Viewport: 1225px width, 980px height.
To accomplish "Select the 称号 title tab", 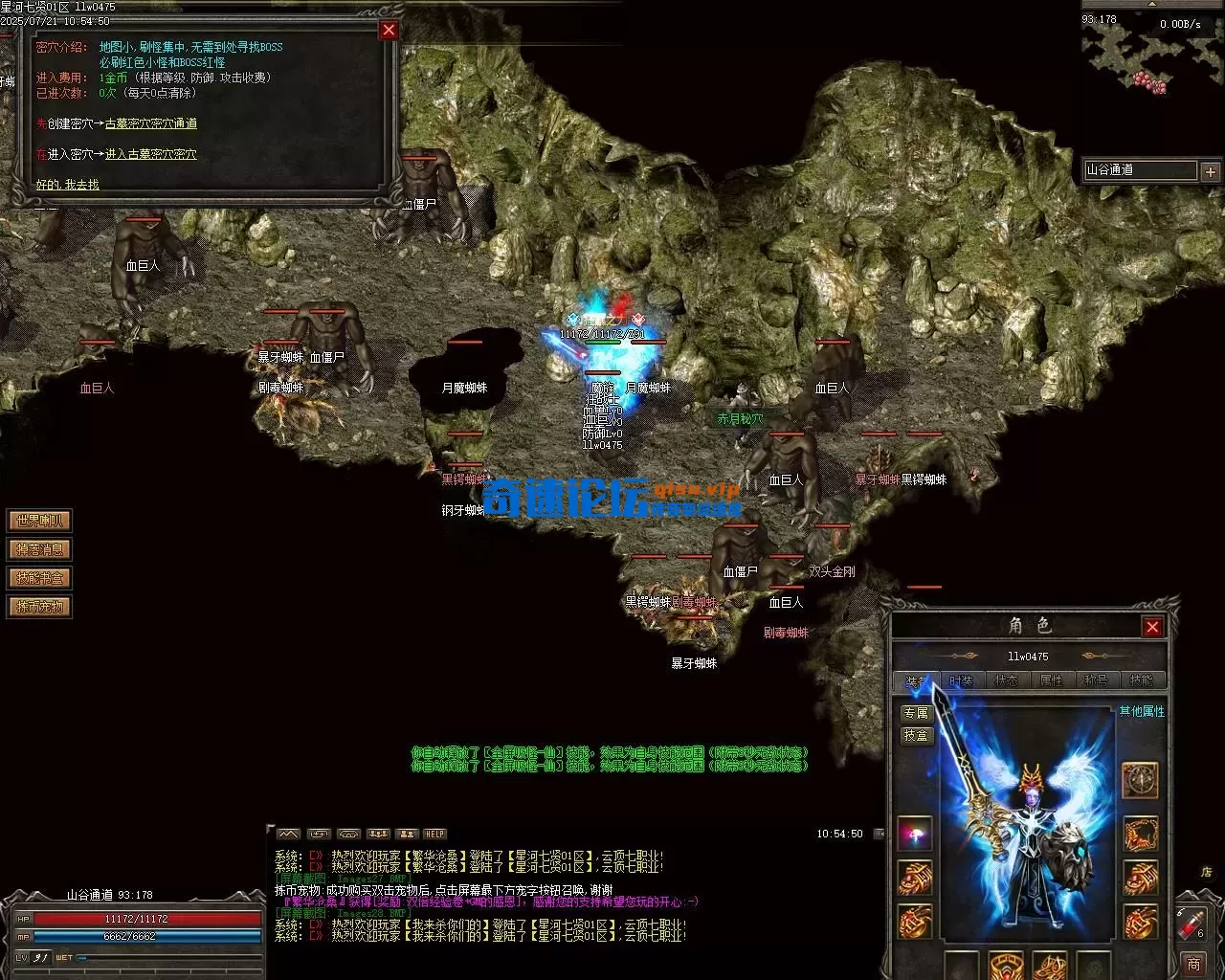I will [x=1096, y=680].
